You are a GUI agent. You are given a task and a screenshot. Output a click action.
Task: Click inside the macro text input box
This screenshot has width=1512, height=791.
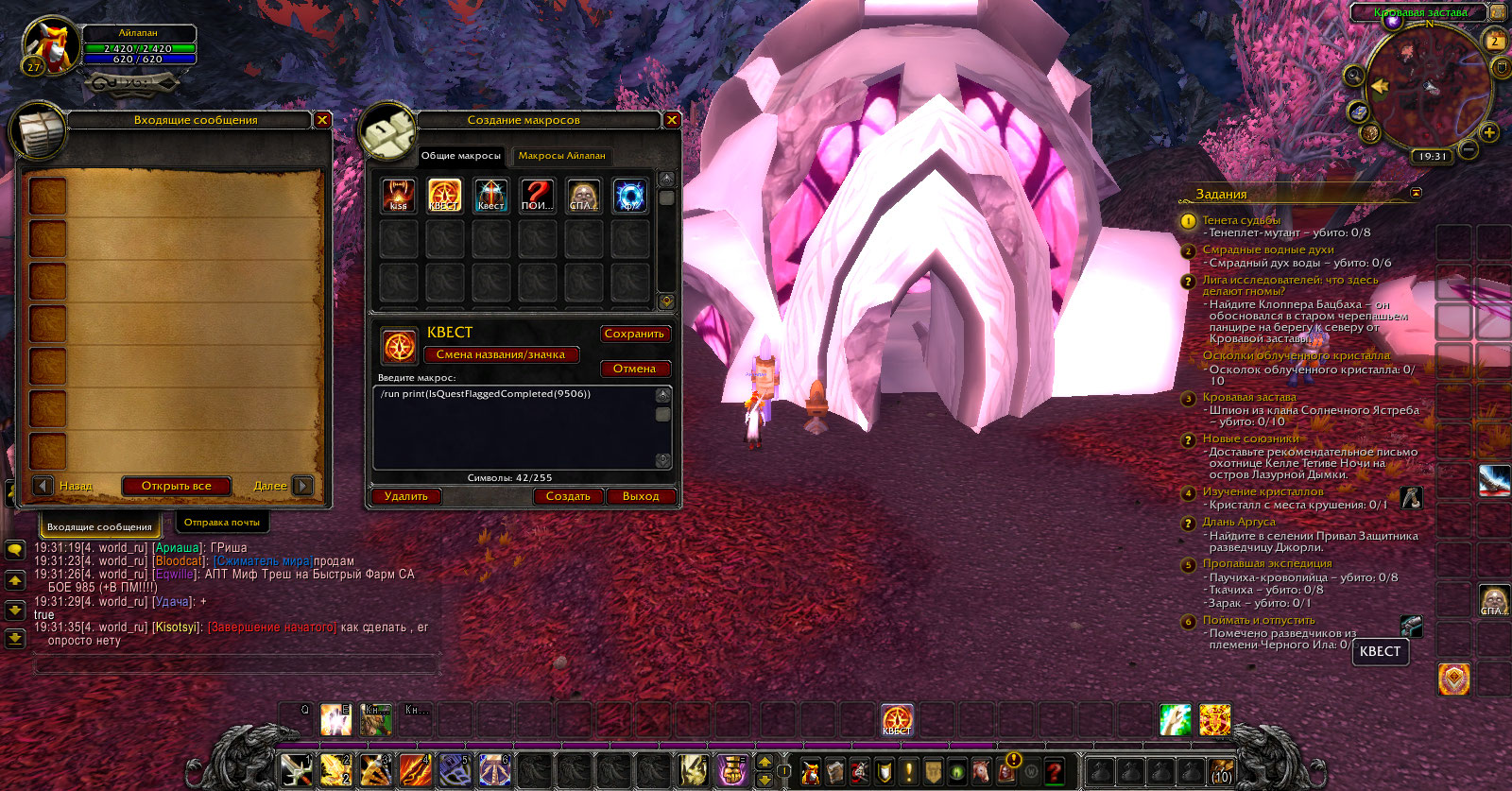(515, 427)
